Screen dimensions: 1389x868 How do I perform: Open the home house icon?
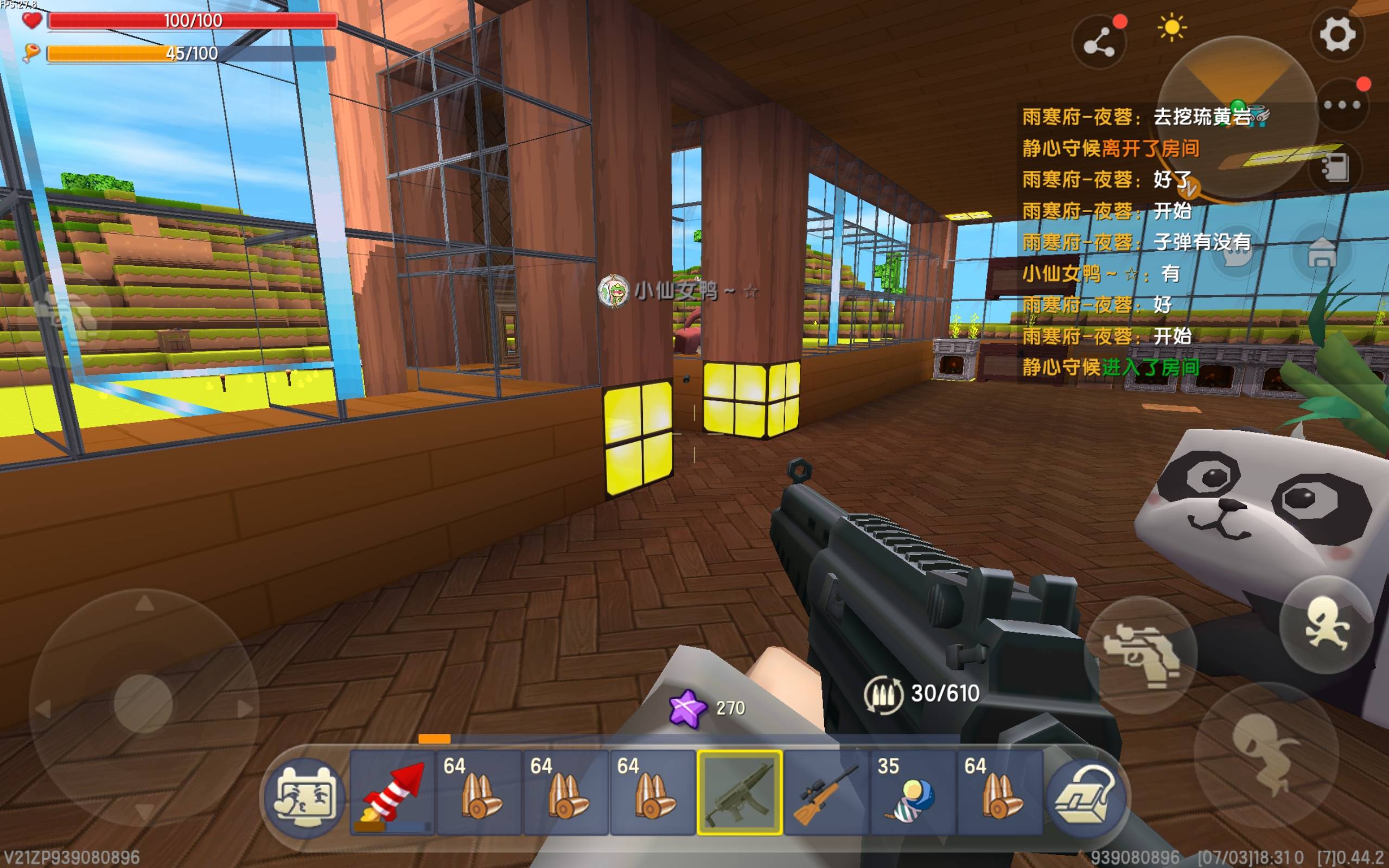point(1322,253)
